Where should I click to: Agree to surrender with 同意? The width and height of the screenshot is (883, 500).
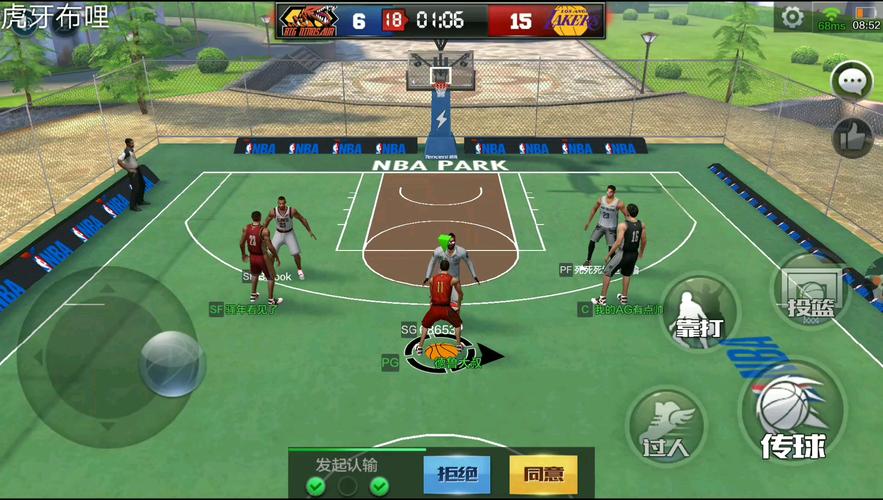(543, 474)
